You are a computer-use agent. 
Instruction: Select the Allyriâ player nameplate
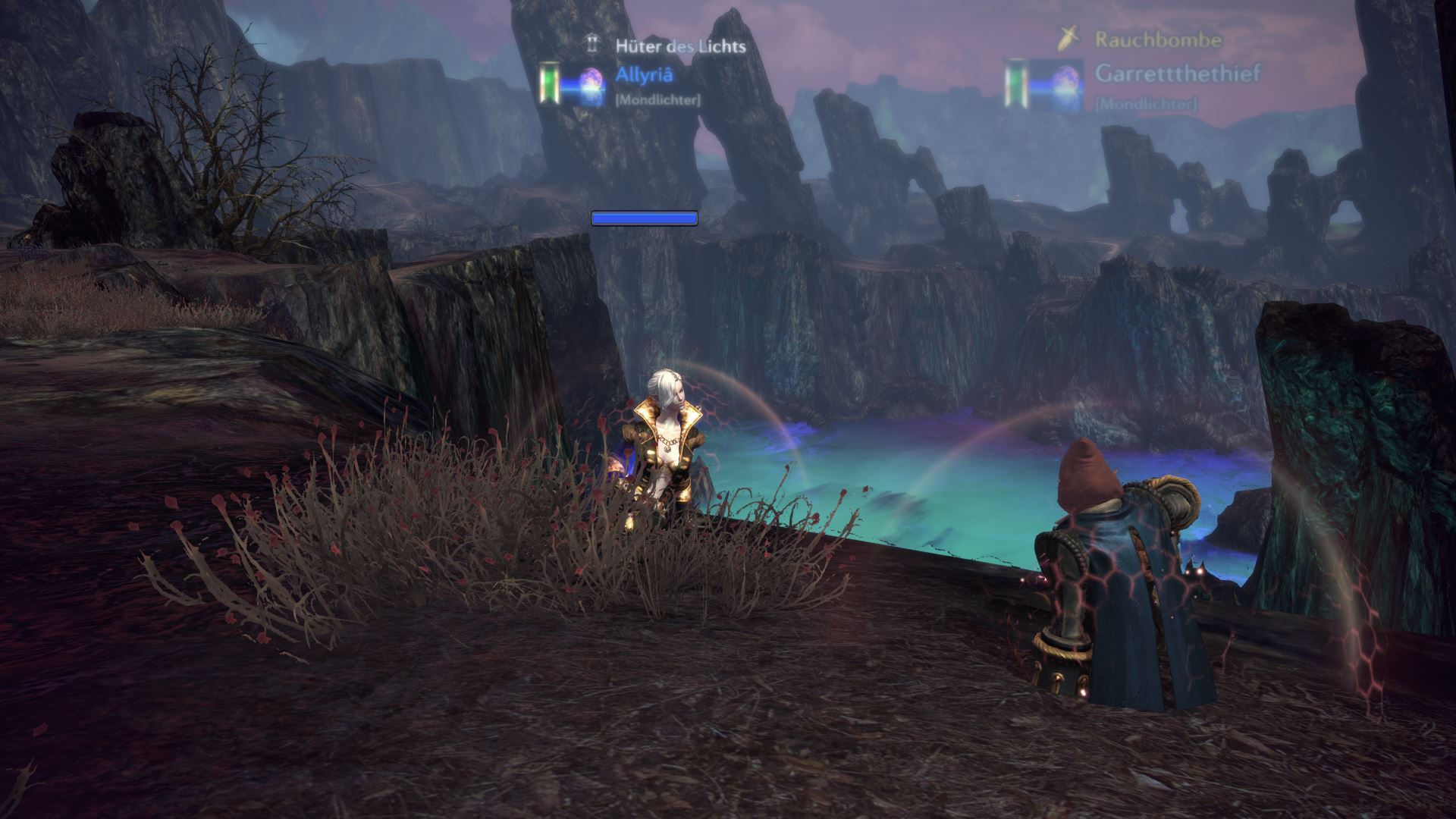[645, 75]
